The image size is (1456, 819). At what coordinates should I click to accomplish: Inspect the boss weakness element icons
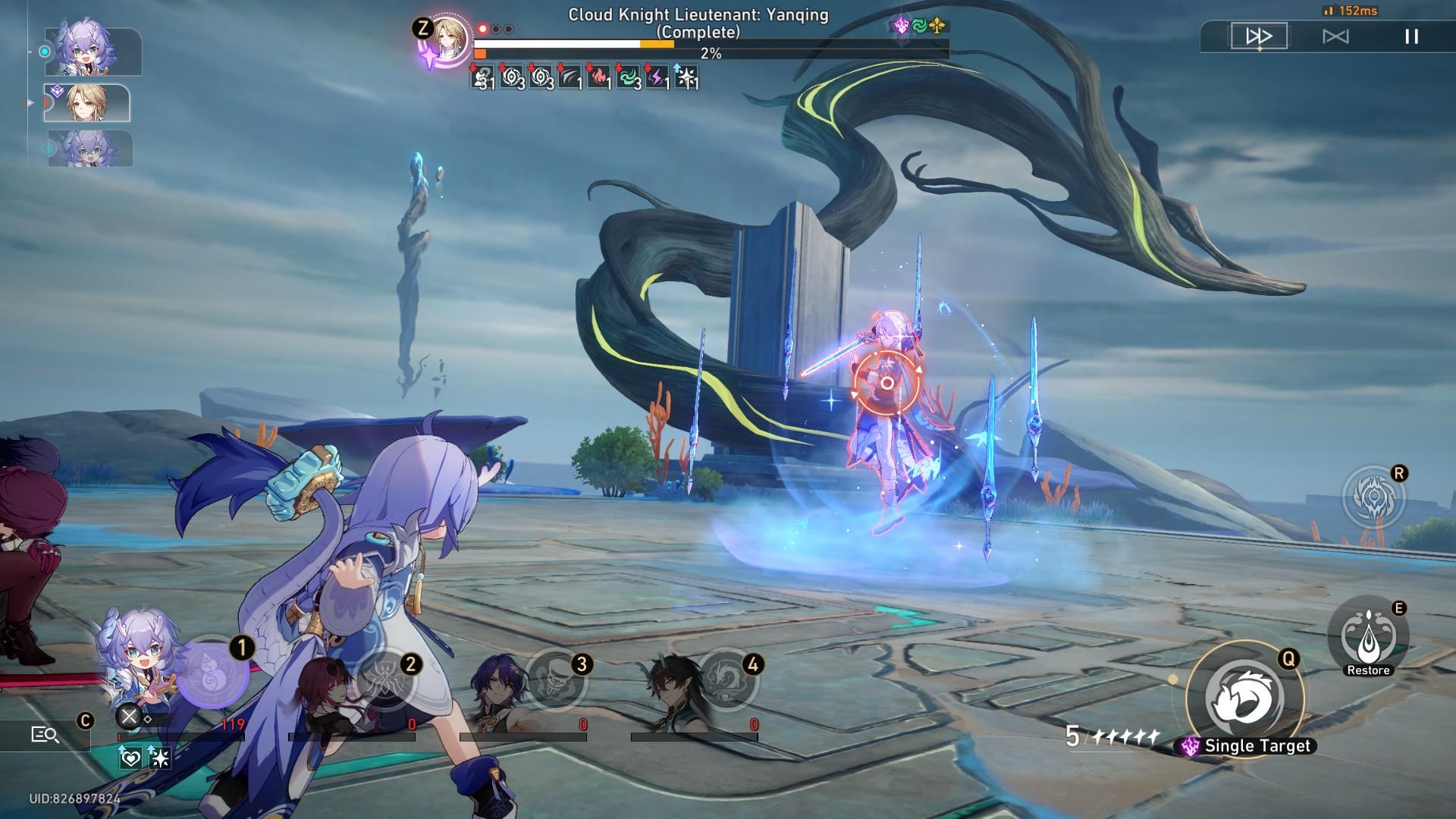919,26
